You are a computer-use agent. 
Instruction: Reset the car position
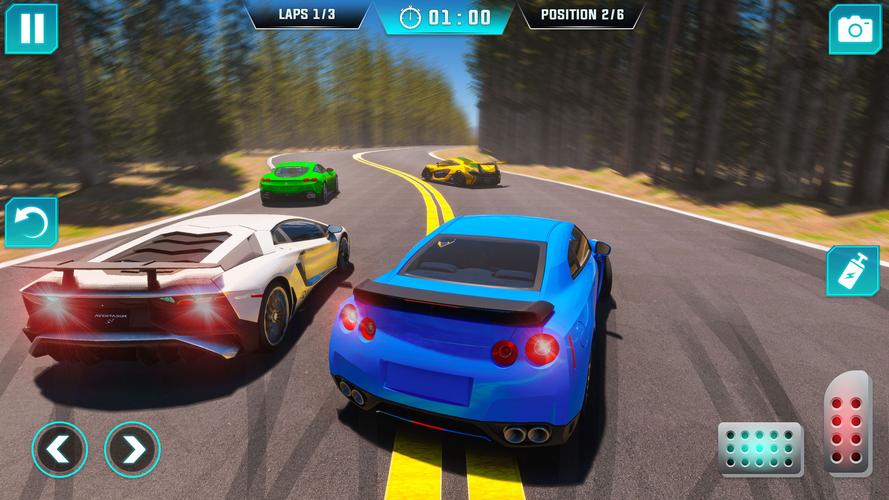coord(31,222)
